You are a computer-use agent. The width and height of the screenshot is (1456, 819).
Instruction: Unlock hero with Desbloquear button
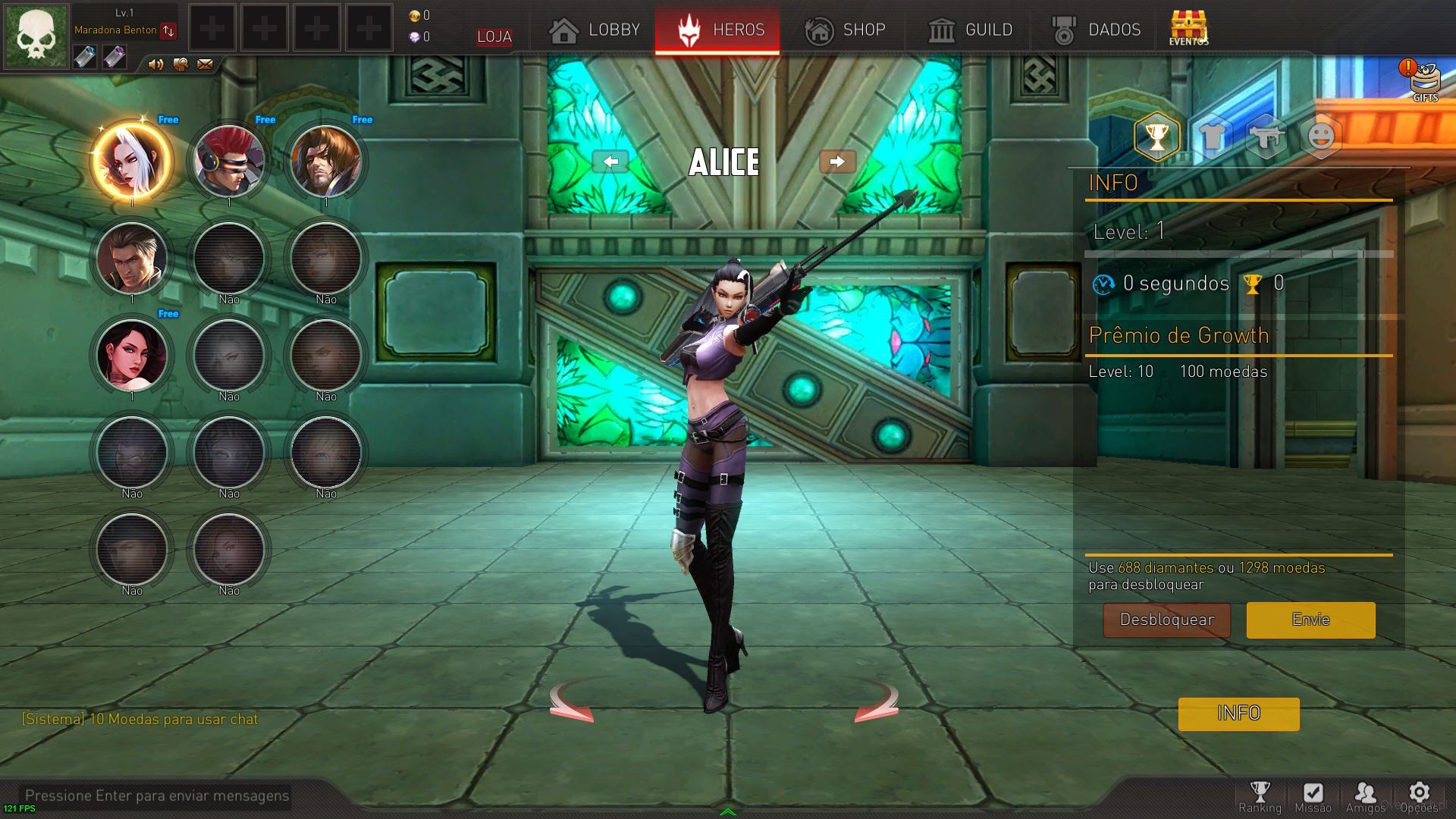1166,620
